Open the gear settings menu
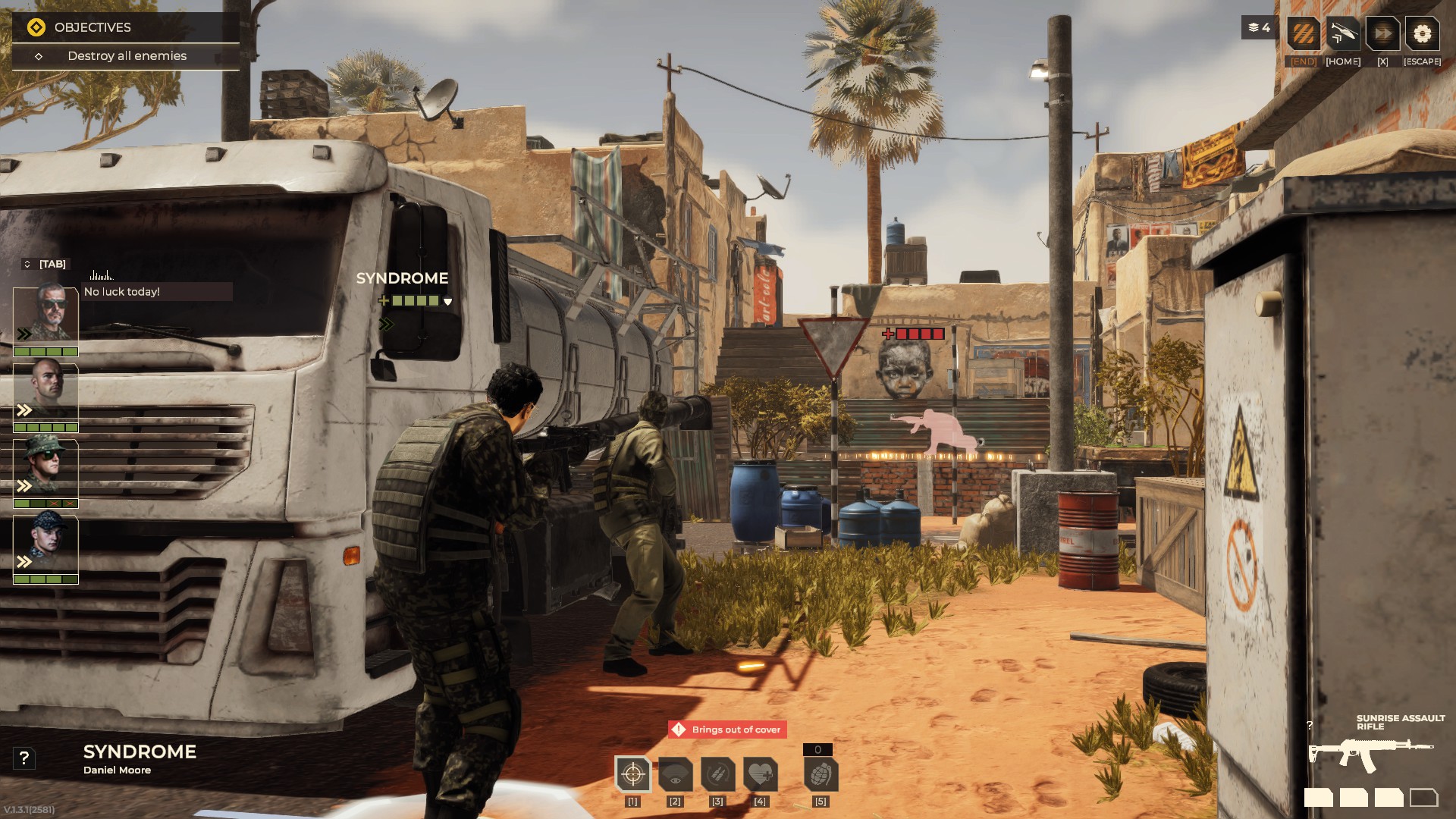 (1422, 34)
